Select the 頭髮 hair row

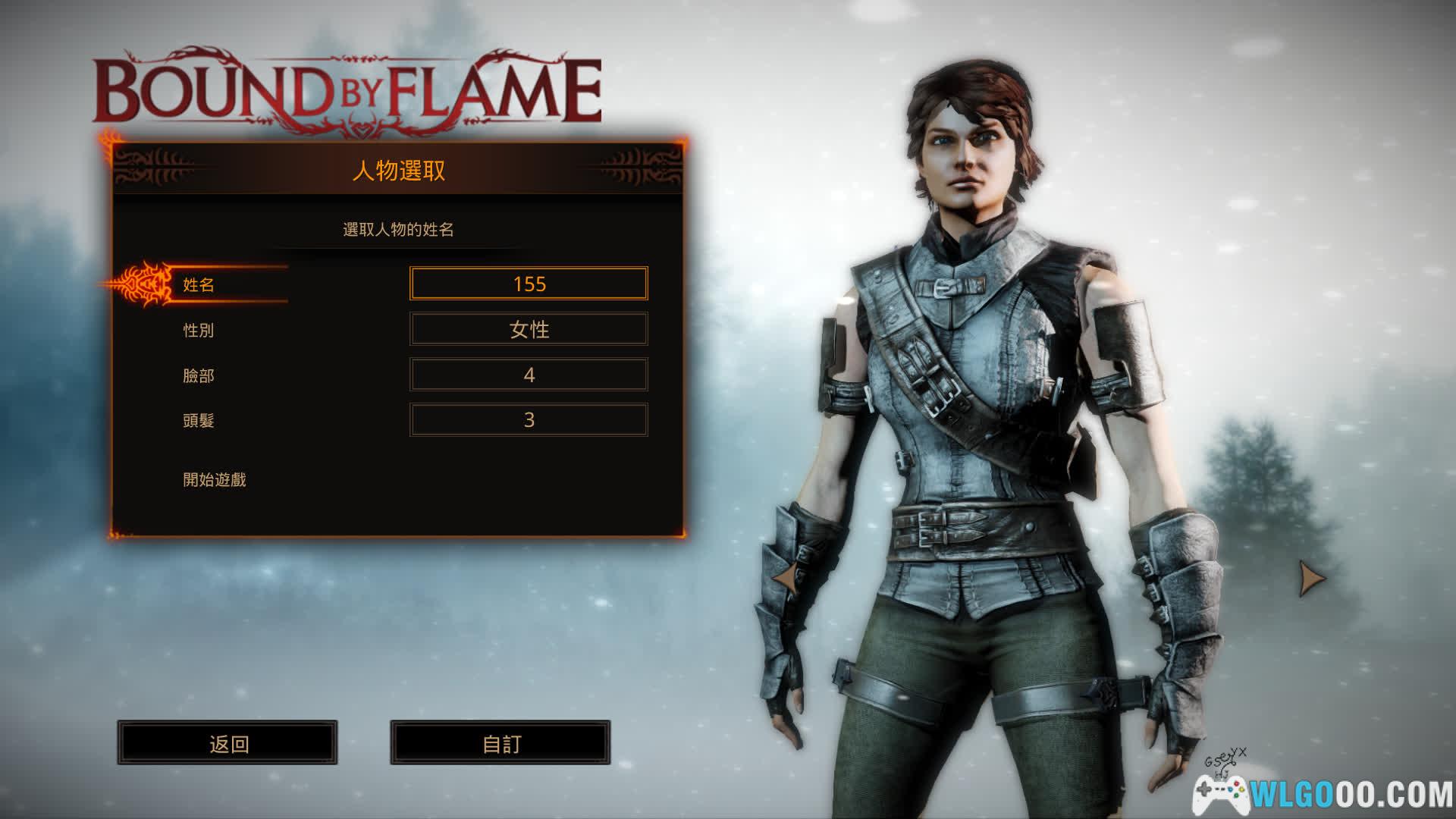point(199,420)
